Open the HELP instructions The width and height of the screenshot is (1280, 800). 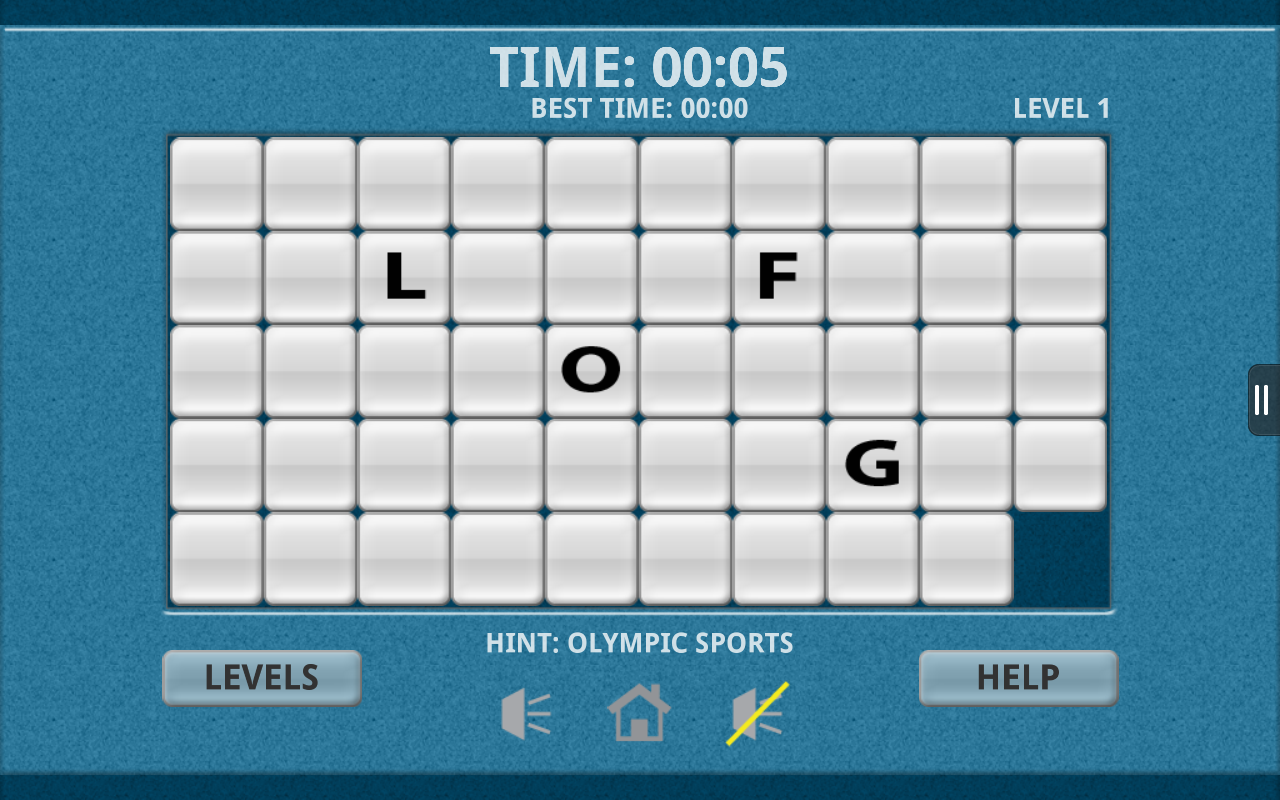(1017, 677)
